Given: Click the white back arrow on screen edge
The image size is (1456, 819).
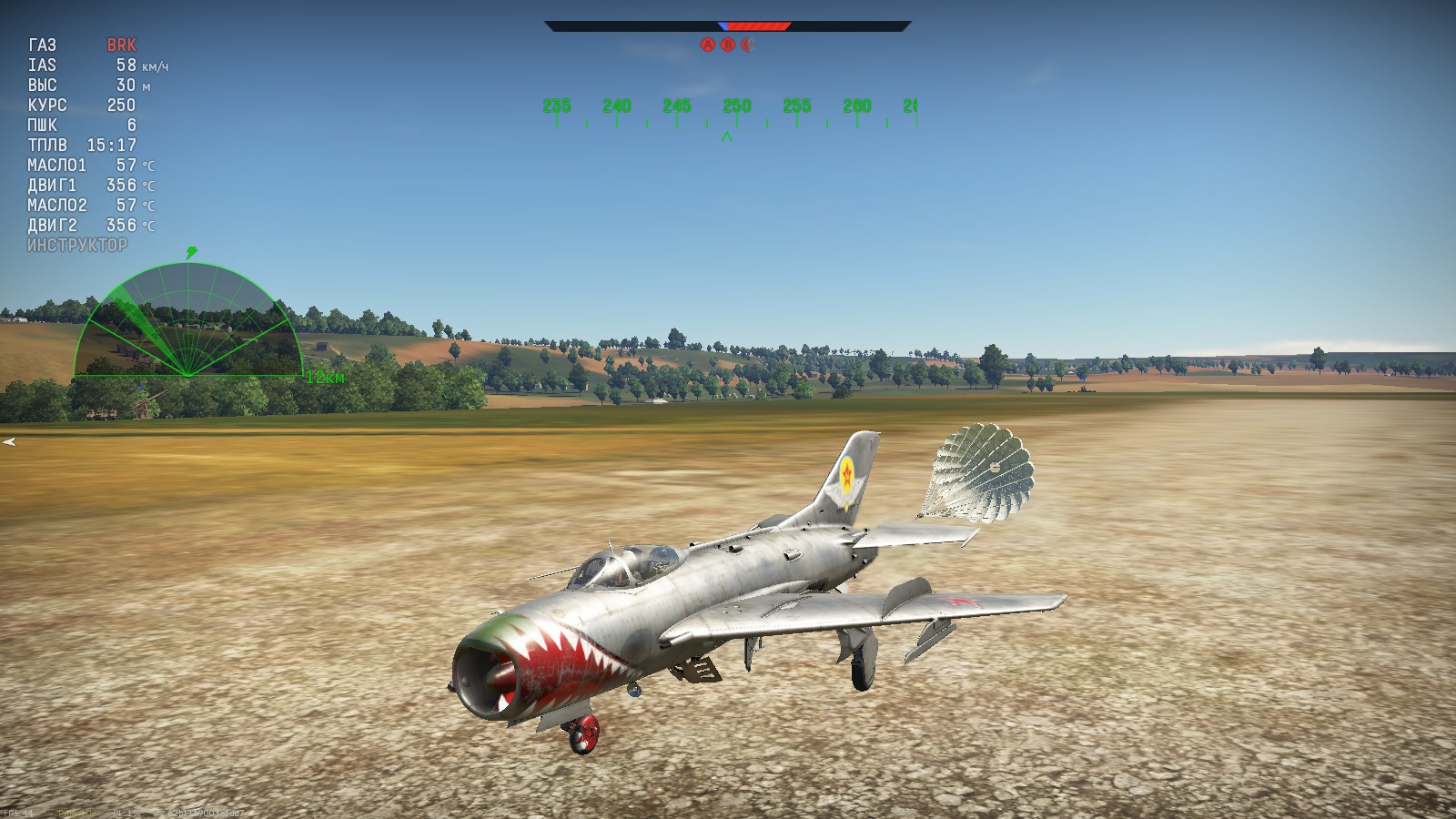Looking at the screenshot, I should 11,442.
